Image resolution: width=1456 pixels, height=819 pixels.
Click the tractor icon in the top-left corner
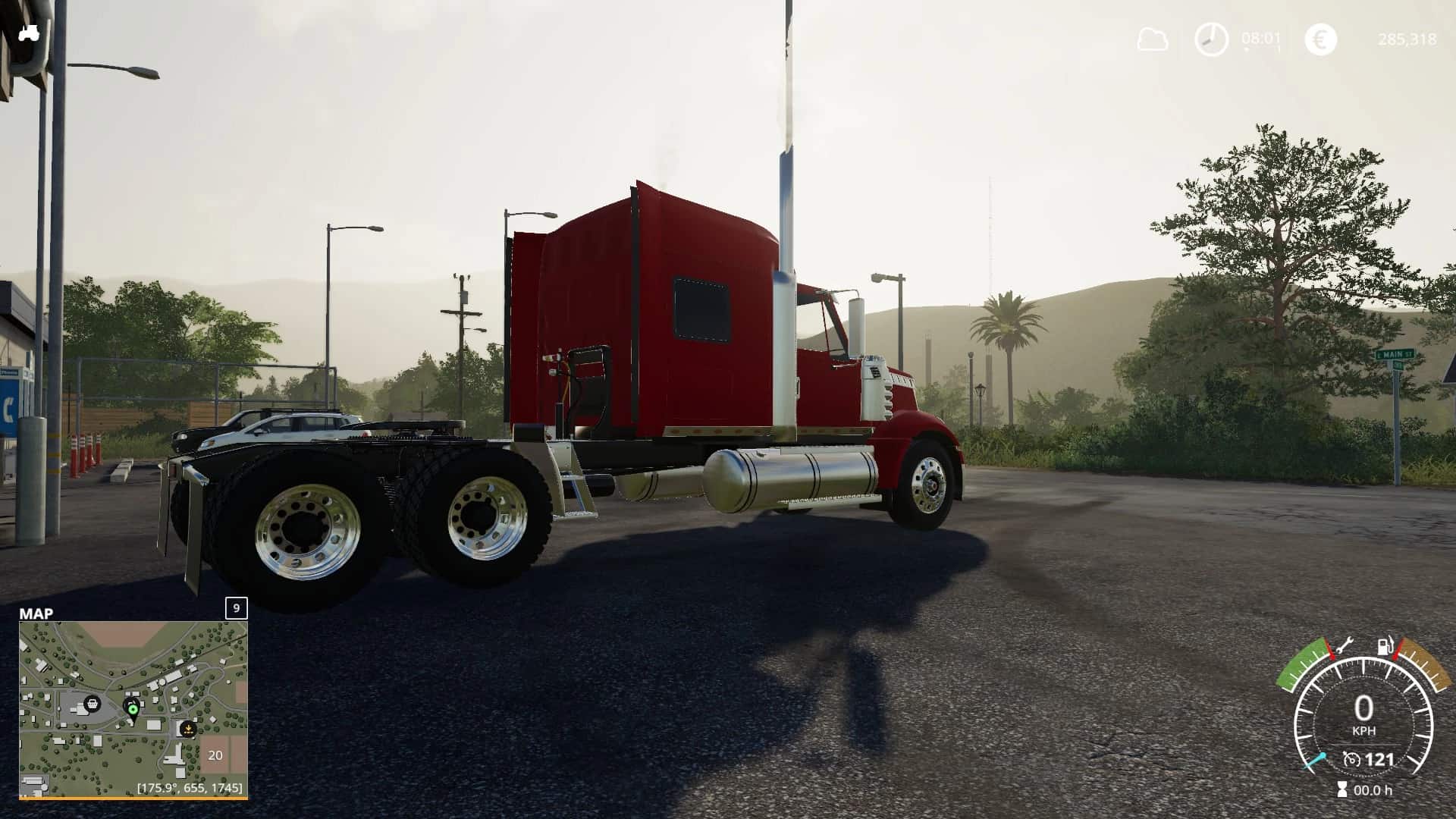[x=29, y=32]
